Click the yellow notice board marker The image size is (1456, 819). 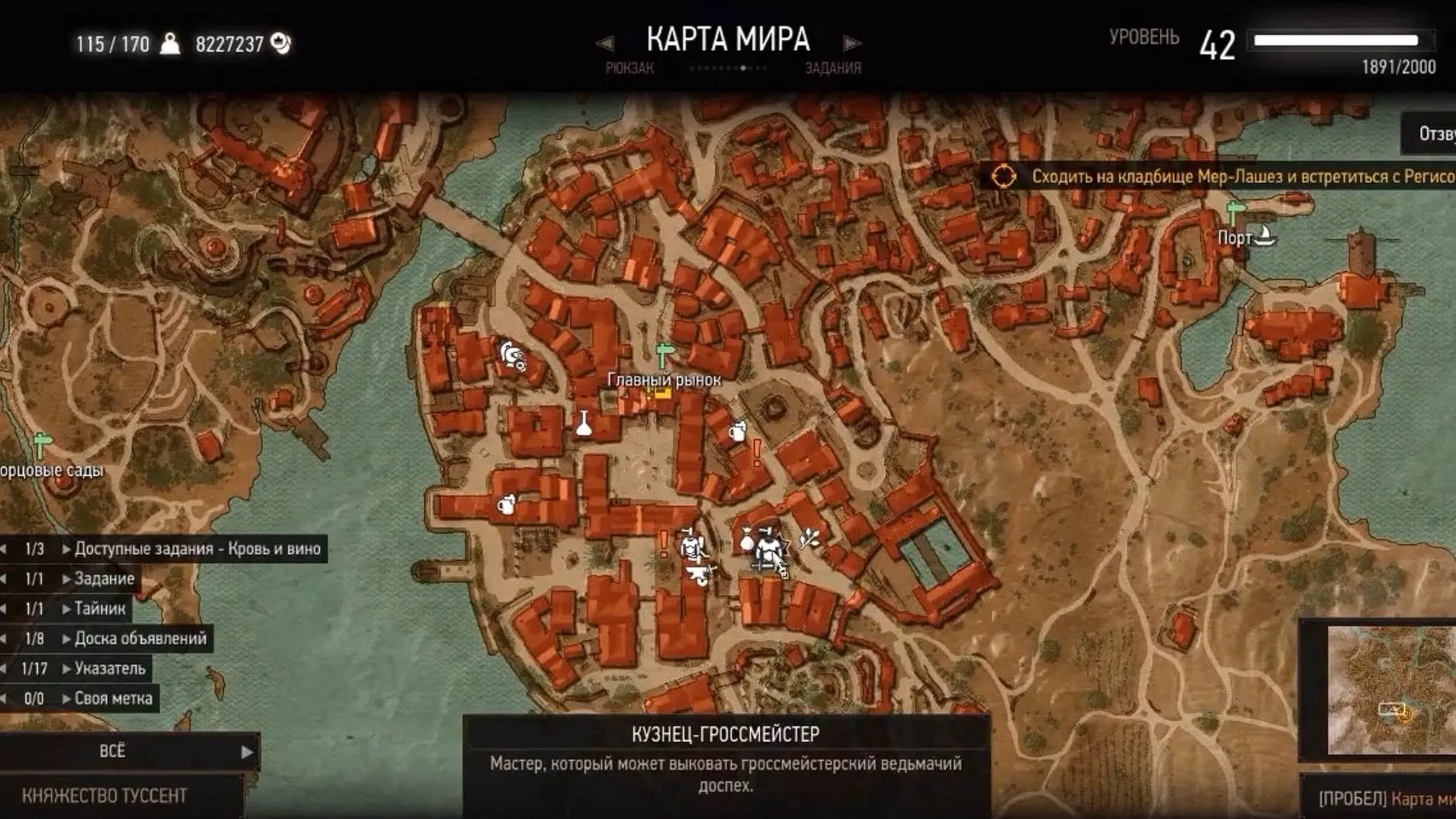pos(658,392)
